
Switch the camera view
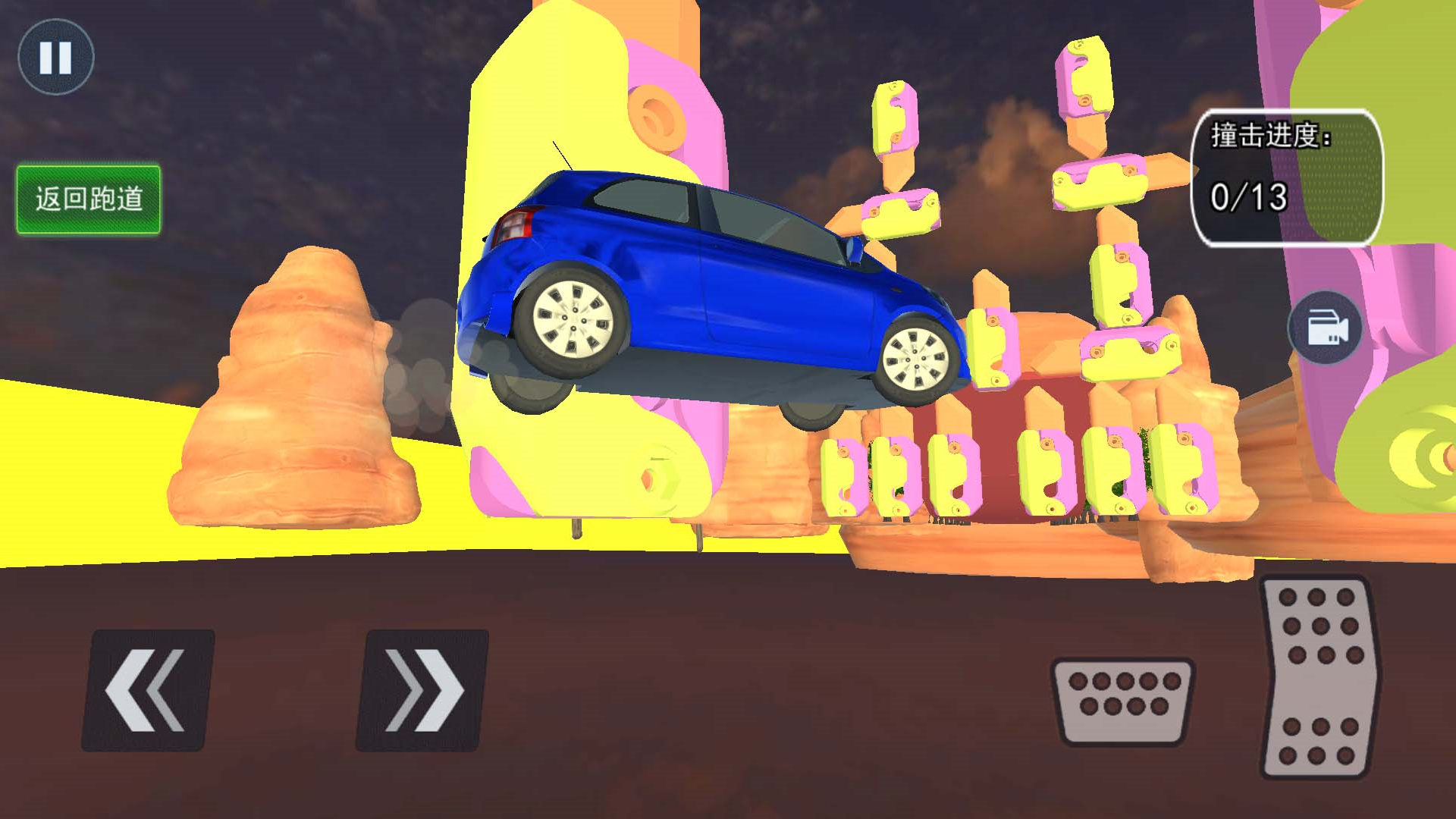click(1326, 328)
